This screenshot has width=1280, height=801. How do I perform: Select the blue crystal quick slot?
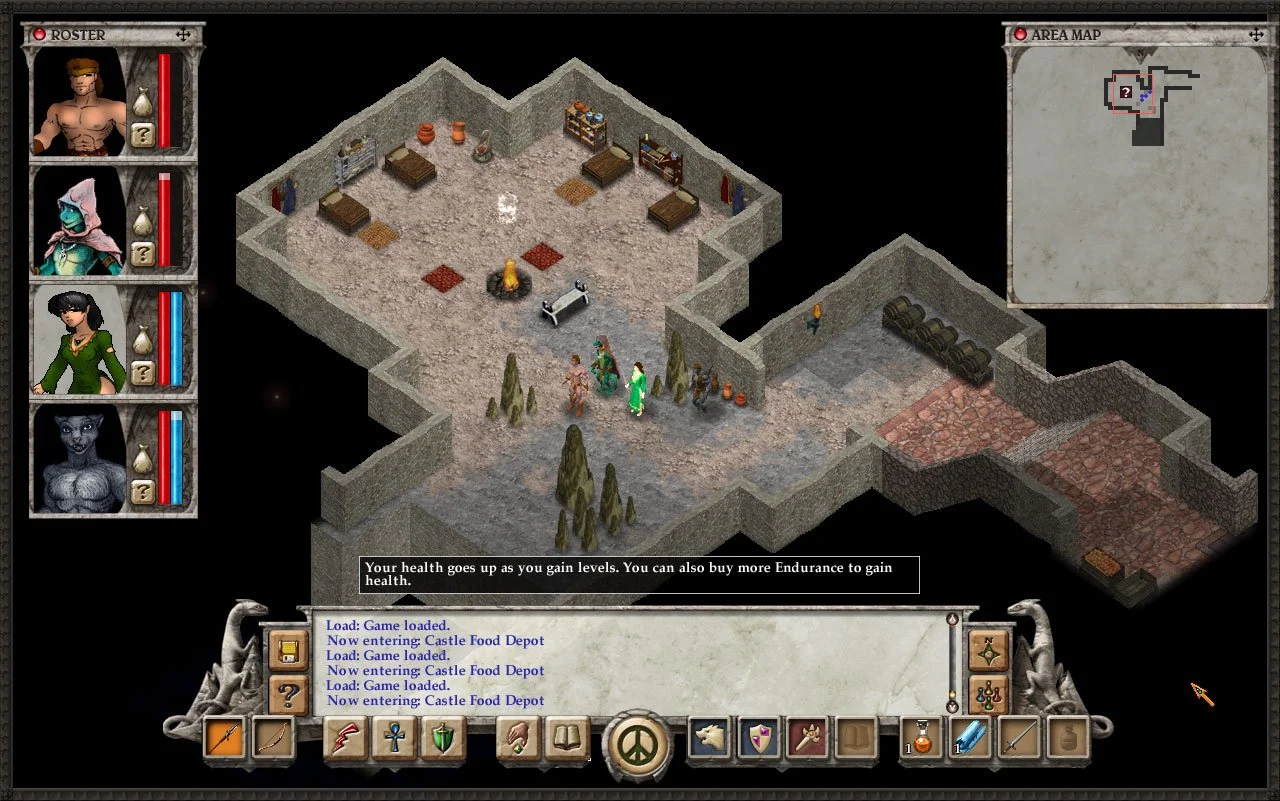970,739
